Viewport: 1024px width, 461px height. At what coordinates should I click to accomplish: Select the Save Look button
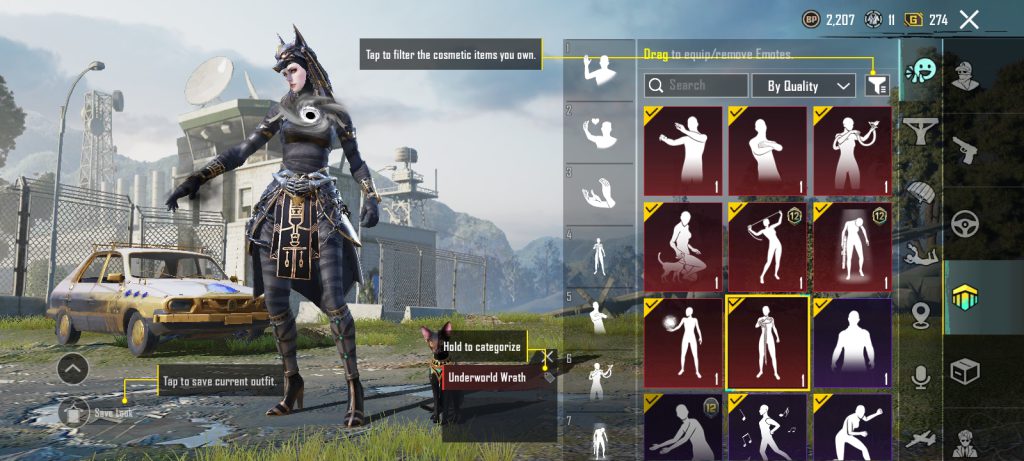(76, 411)
